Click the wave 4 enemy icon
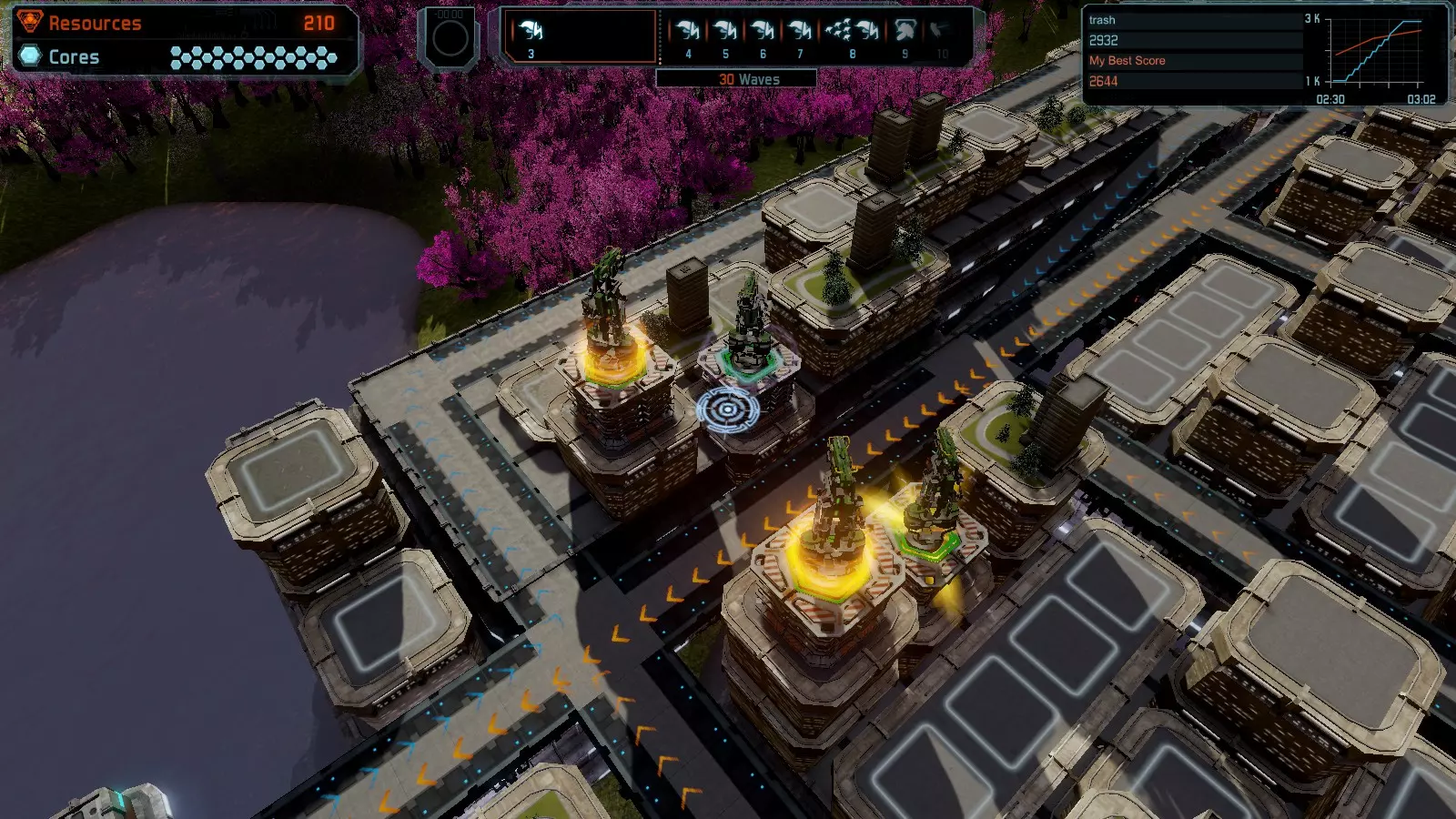This screenshot has height=819, width=1456. (x=688, y=32)
